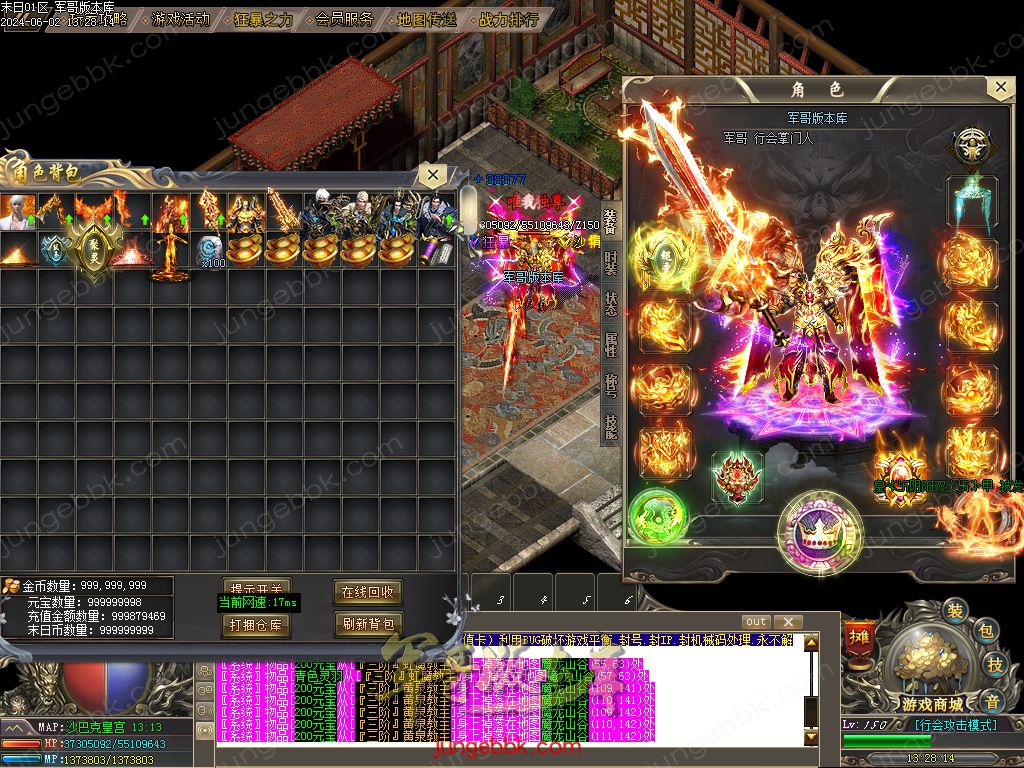
Task: Open the 游戏活动 game events menu
Action: [180, 19]
